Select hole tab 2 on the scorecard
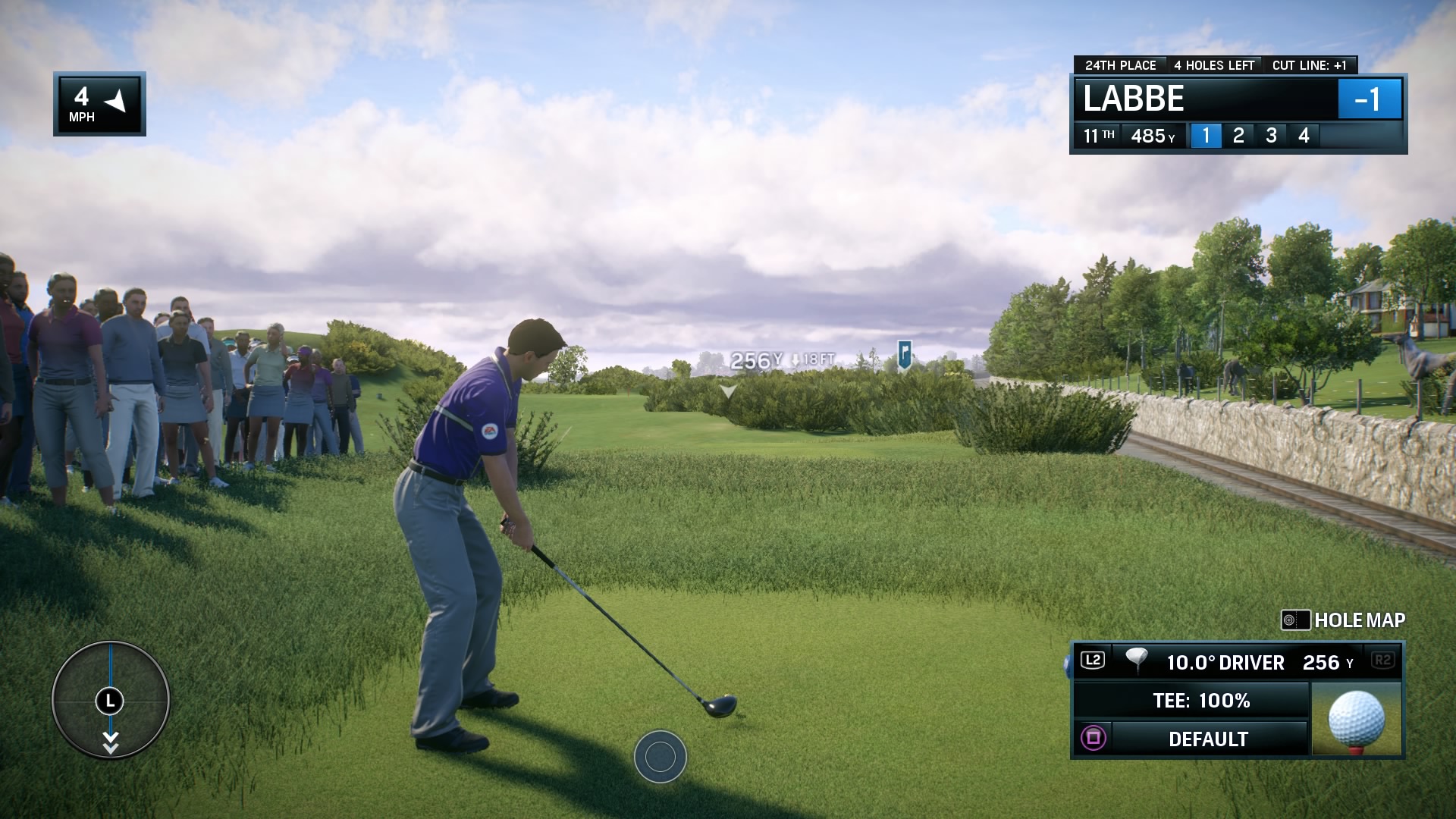The width and height of the screenshot is (1456, 819). tap(1239, 136)
